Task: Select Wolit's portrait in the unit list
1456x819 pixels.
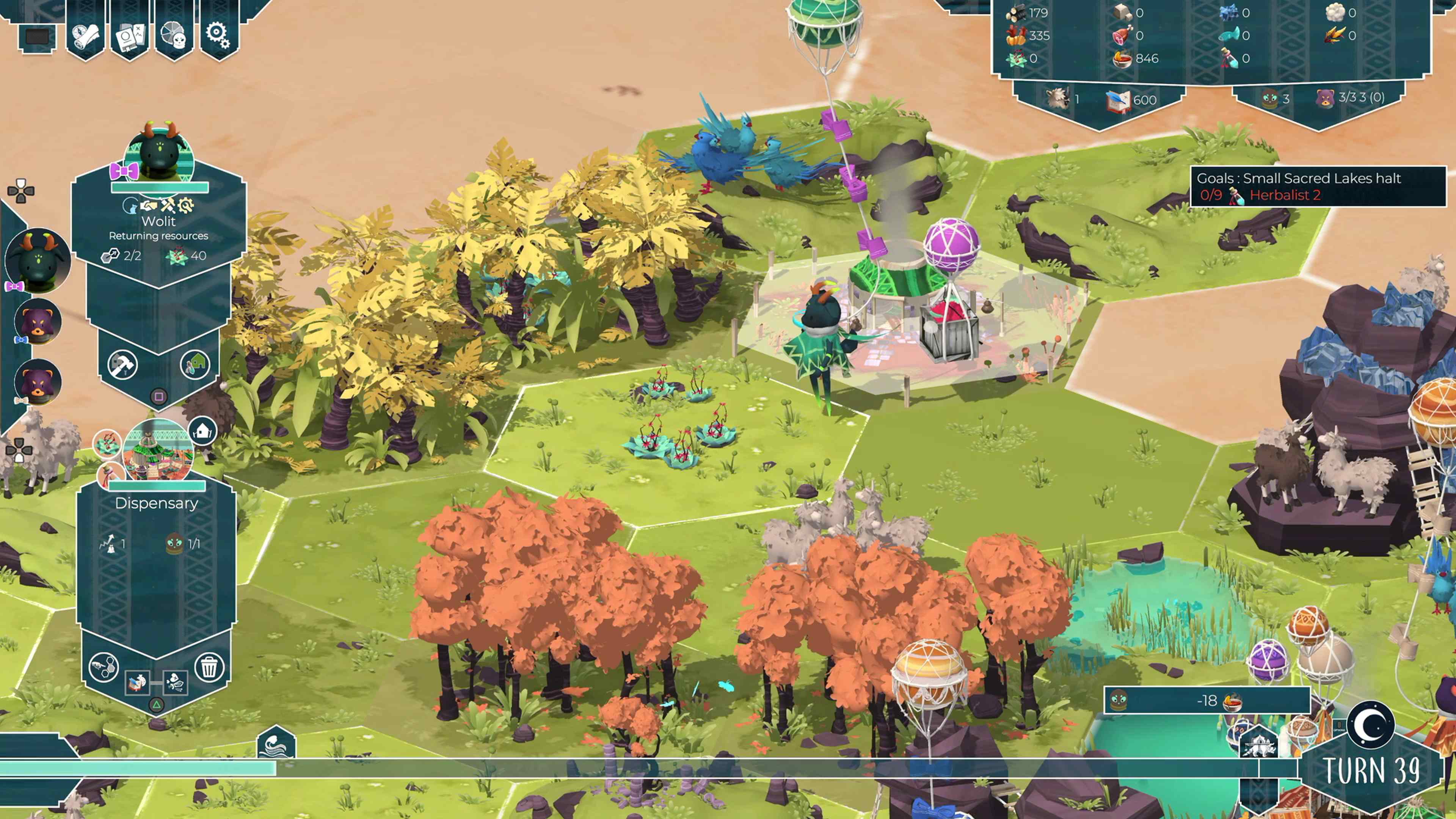Action: (37, 260)
